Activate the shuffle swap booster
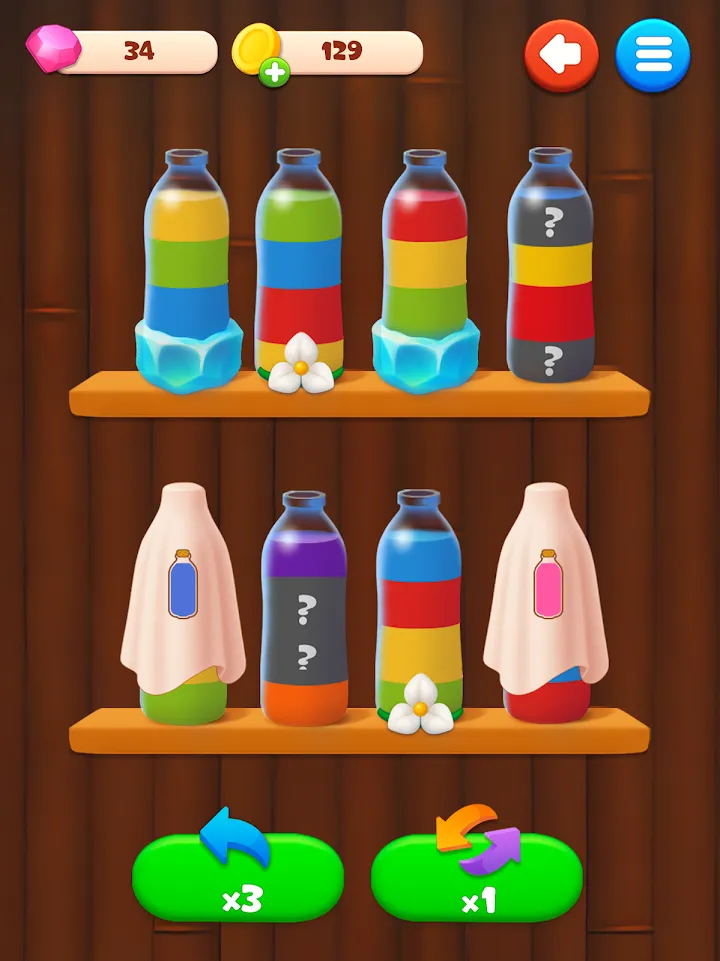720x961 pixels. click(476, 877)
